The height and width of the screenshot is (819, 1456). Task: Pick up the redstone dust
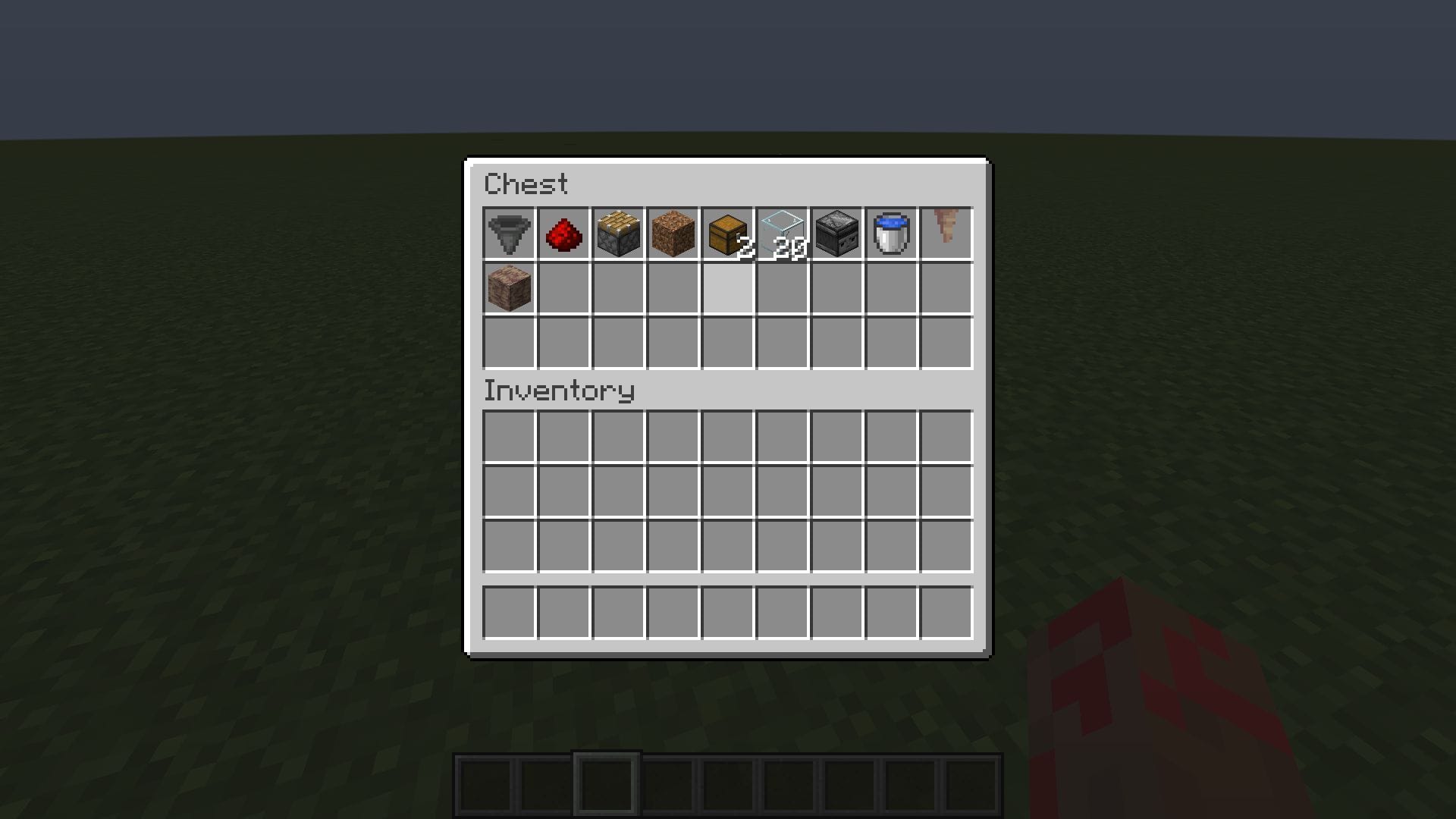(563, 233)
